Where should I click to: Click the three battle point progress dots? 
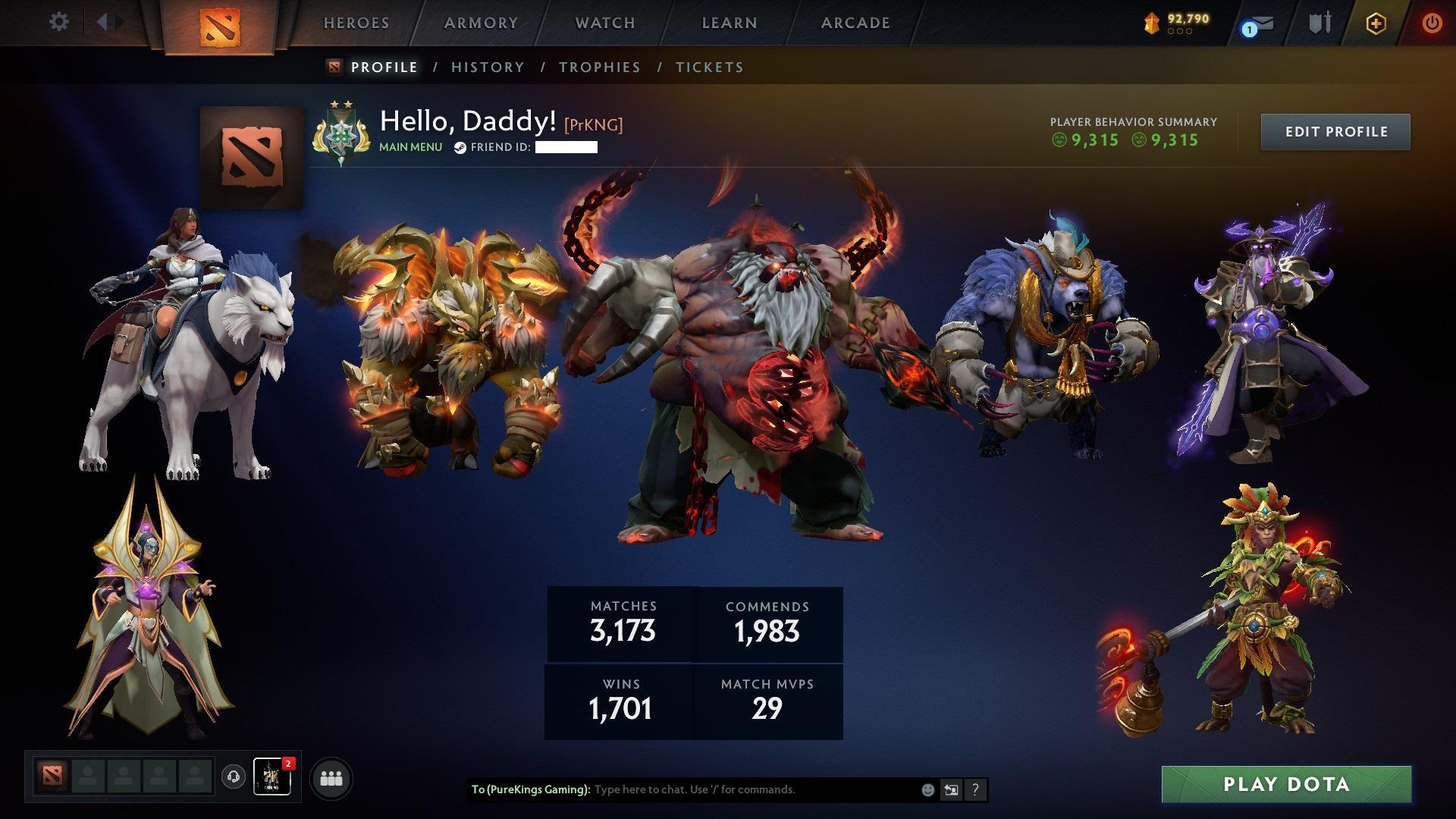pyautogui.click(x=1179, y=33)
